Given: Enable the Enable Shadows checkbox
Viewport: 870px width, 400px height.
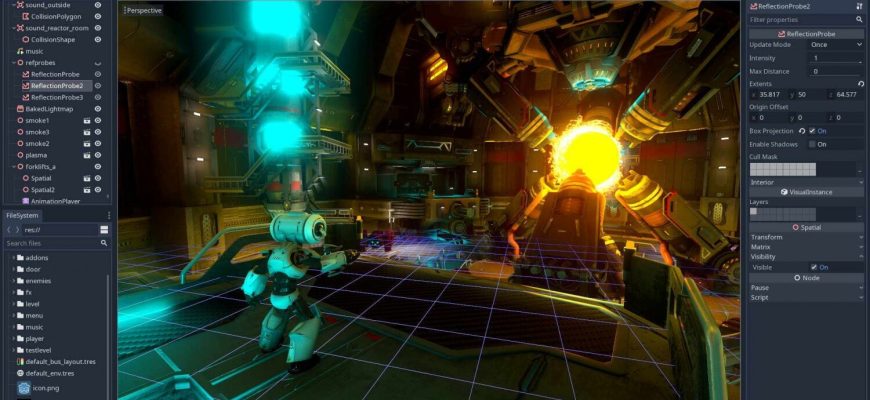Looking at the screenshot, I should coord(812,144).
